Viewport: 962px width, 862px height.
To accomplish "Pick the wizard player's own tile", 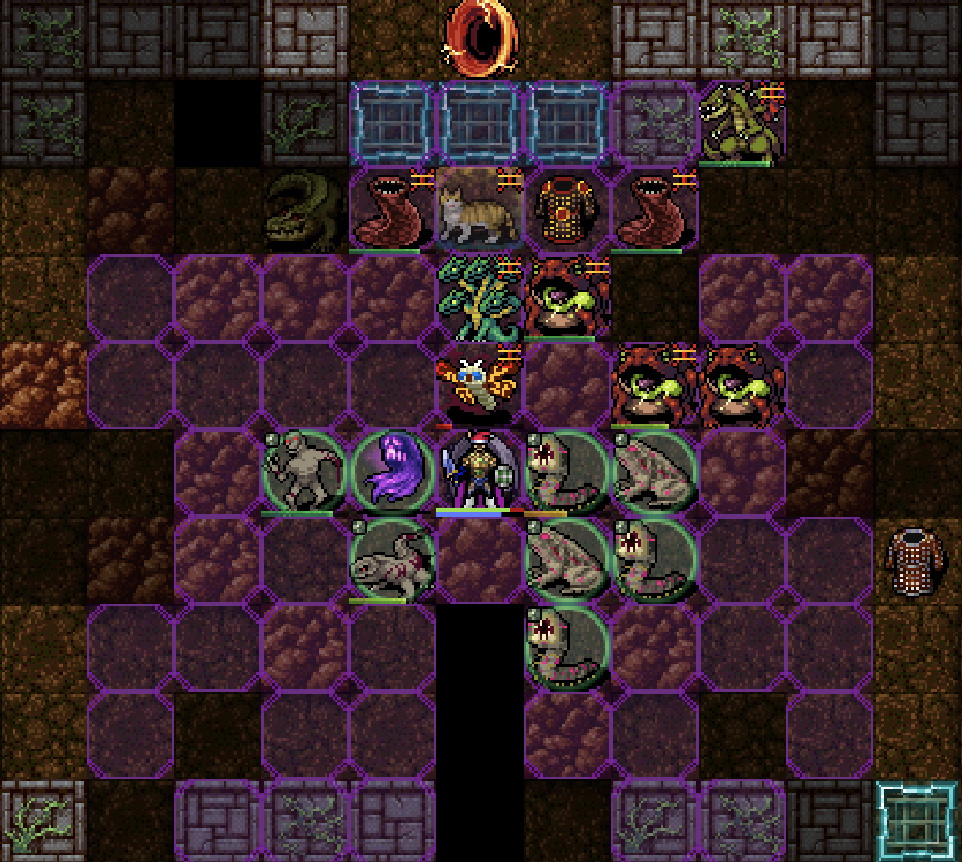I will click(x=480, y=472).
